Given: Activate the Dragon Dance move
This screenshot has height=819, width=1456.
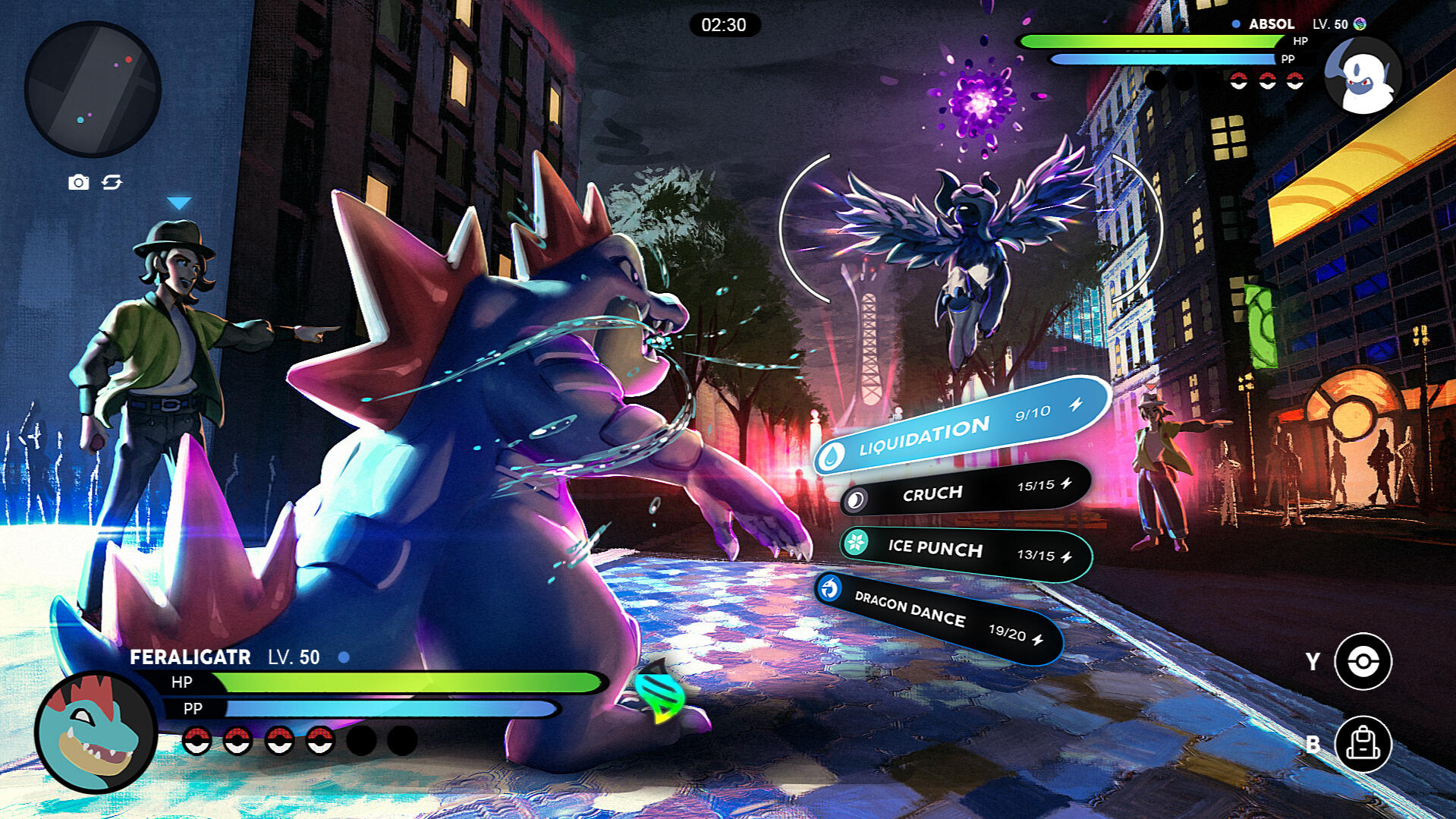Looking at the screenshot, I should (x=938, y=616).
